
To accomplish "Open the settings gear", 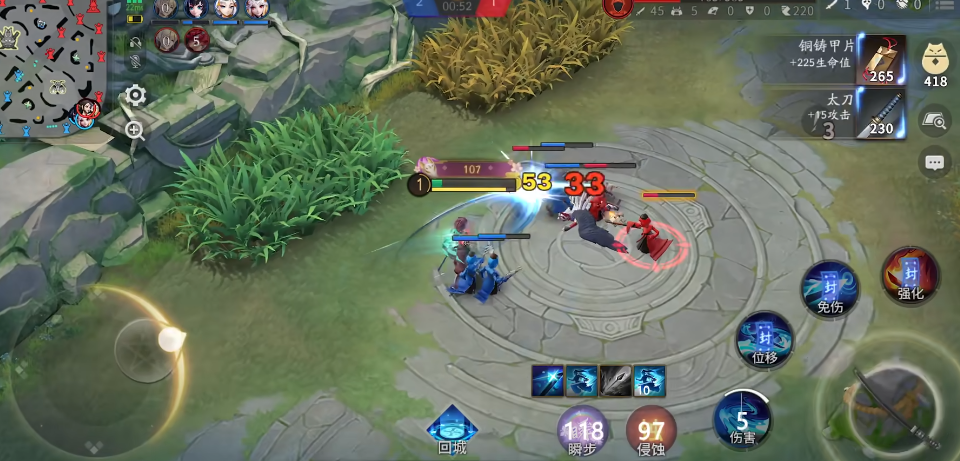I will pos(135,96).
